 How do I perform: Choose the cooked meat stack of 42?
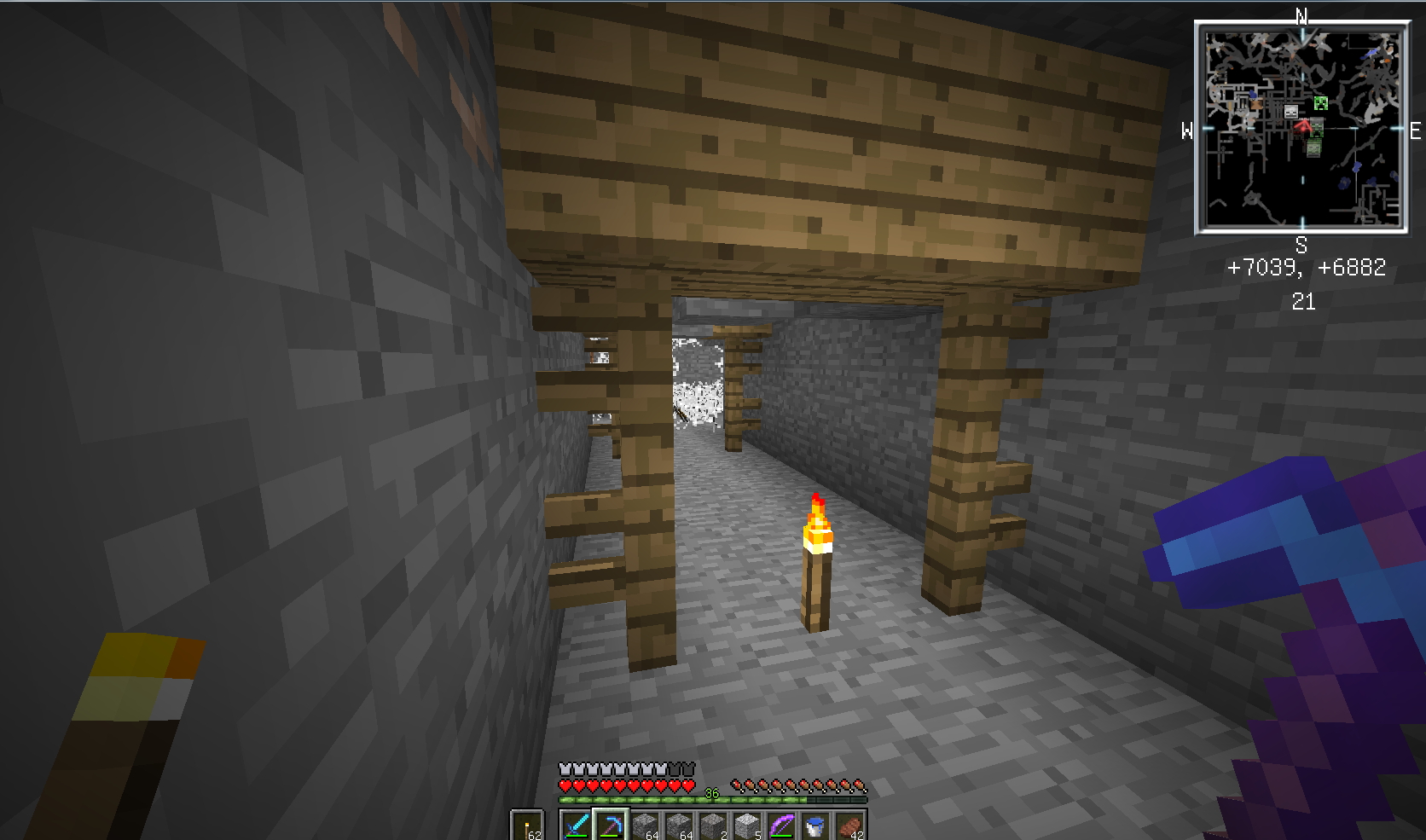point(849,826)
